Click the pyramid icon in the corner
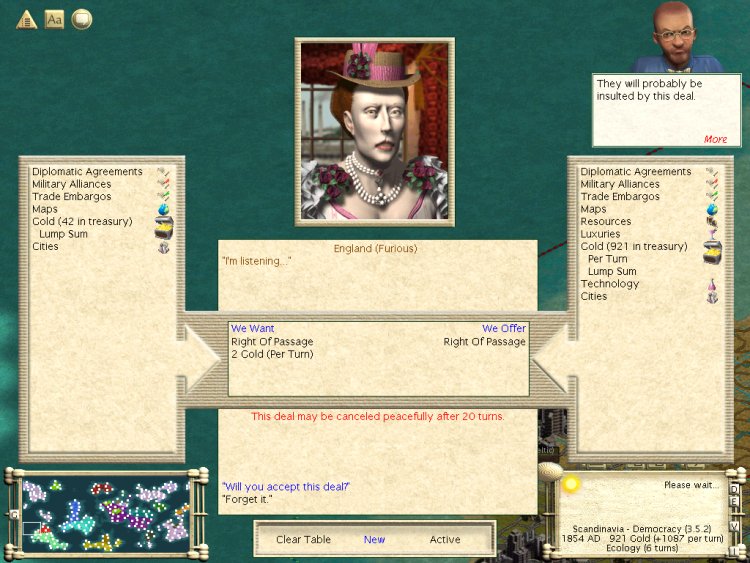This screenshot has width=750, height=563. pos(26,19)
